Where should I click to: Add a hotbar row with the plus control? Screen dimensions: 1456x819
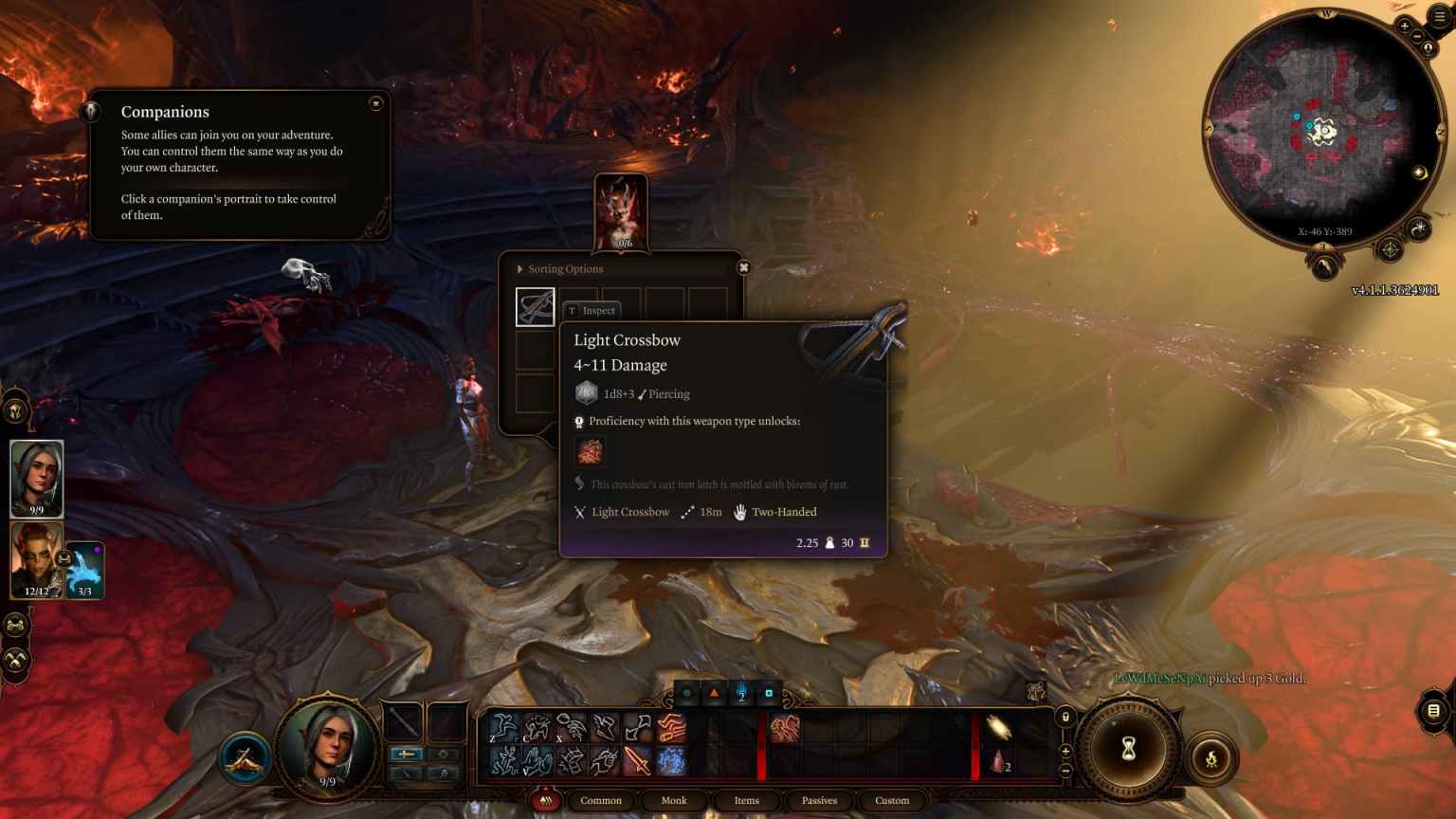pos(1065,750)
